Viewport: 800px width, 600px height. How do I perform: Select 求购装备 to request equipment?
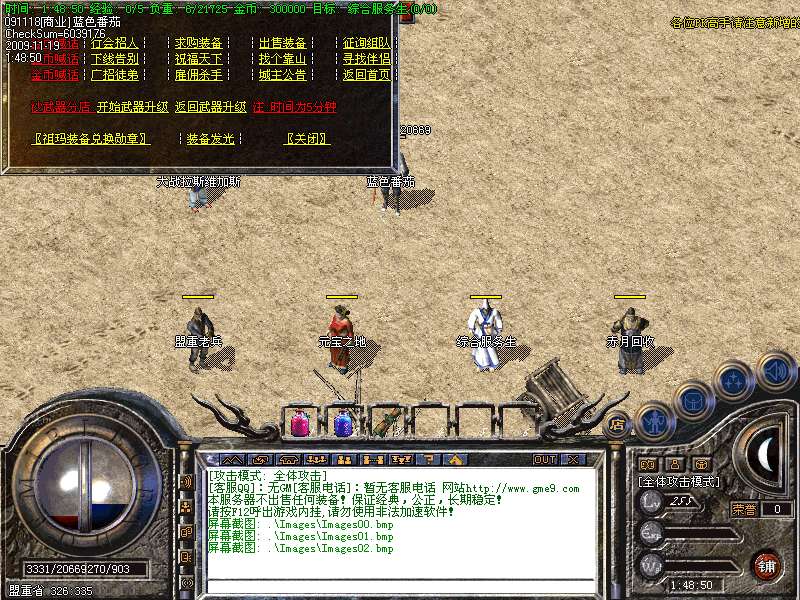coord(199,44)
